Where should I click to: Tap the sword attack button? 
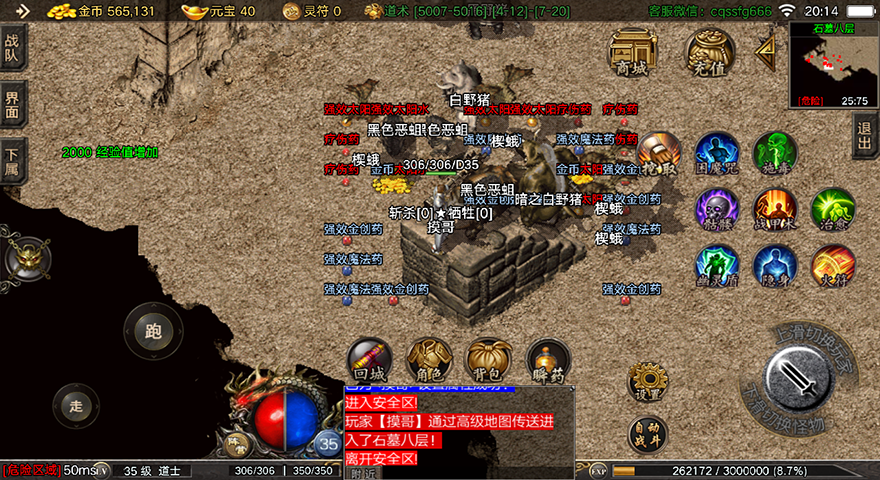pos(797,378)
